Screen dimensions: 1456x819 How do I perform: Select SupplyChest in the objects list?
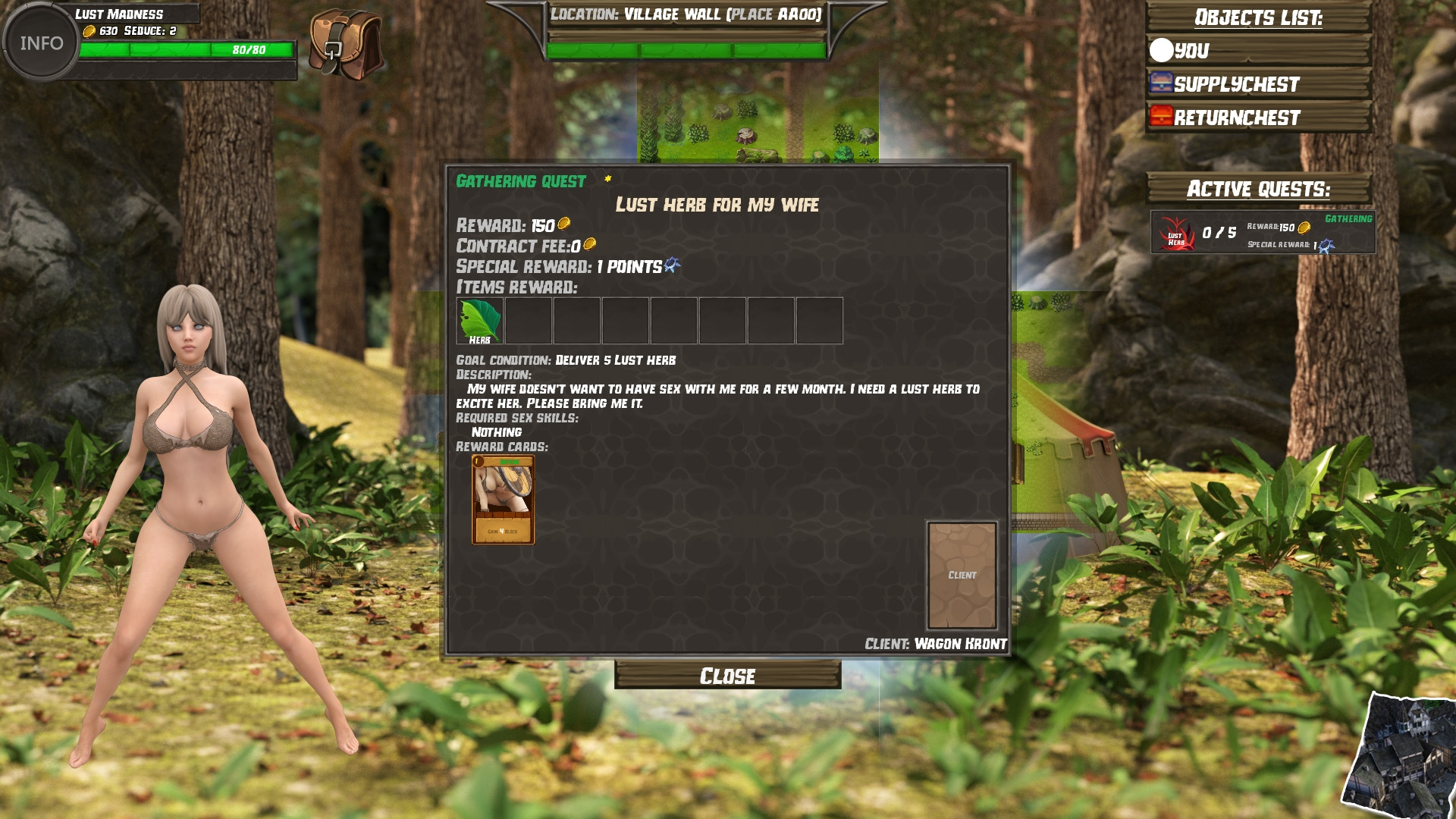pos(1258,84)
